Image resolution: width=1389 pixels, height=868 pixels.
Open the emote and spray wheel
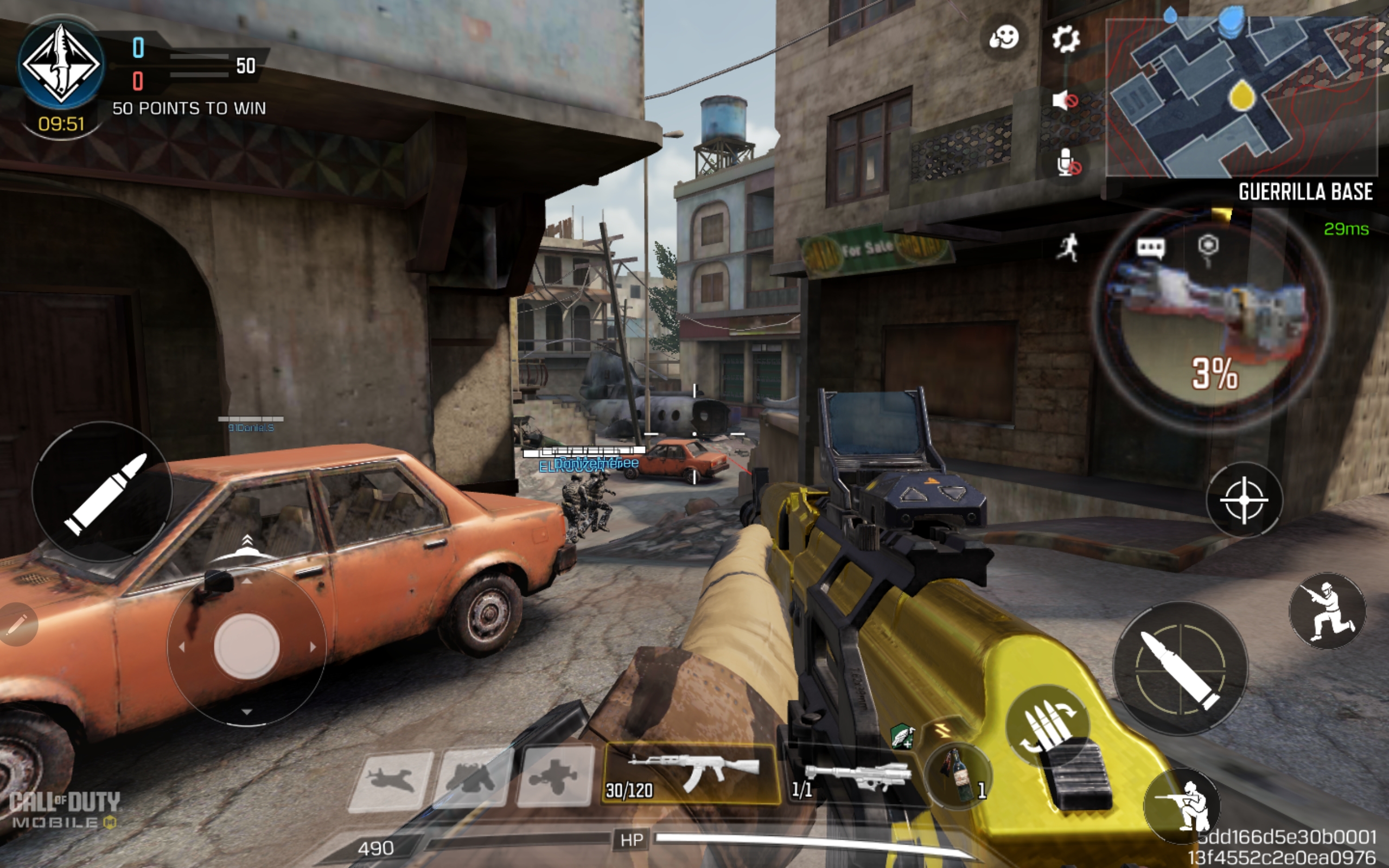pyautogui.click(x=1003, y=38)
